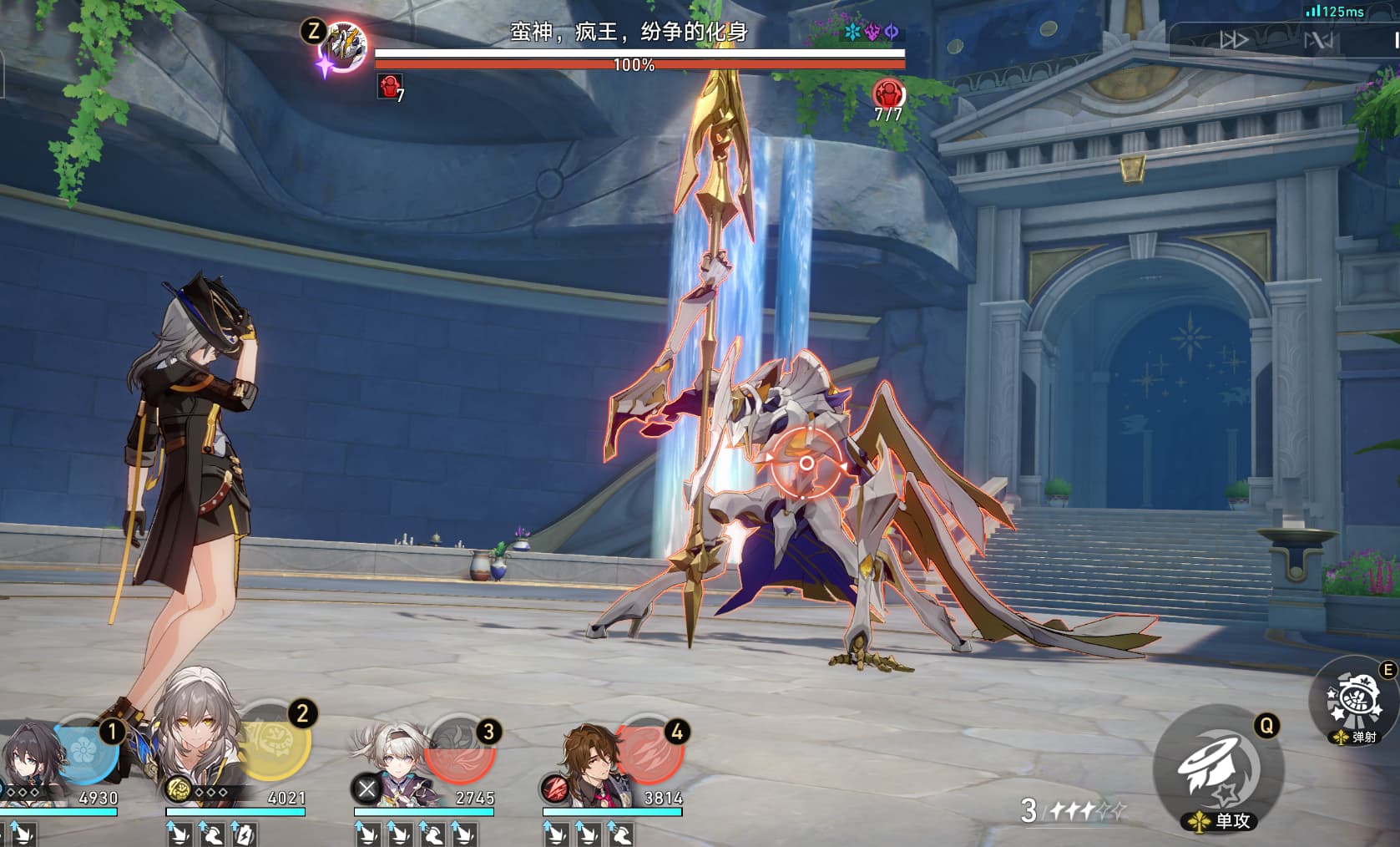Inspect the red 7/7 enemy status icon

click(x=887, y=94)
